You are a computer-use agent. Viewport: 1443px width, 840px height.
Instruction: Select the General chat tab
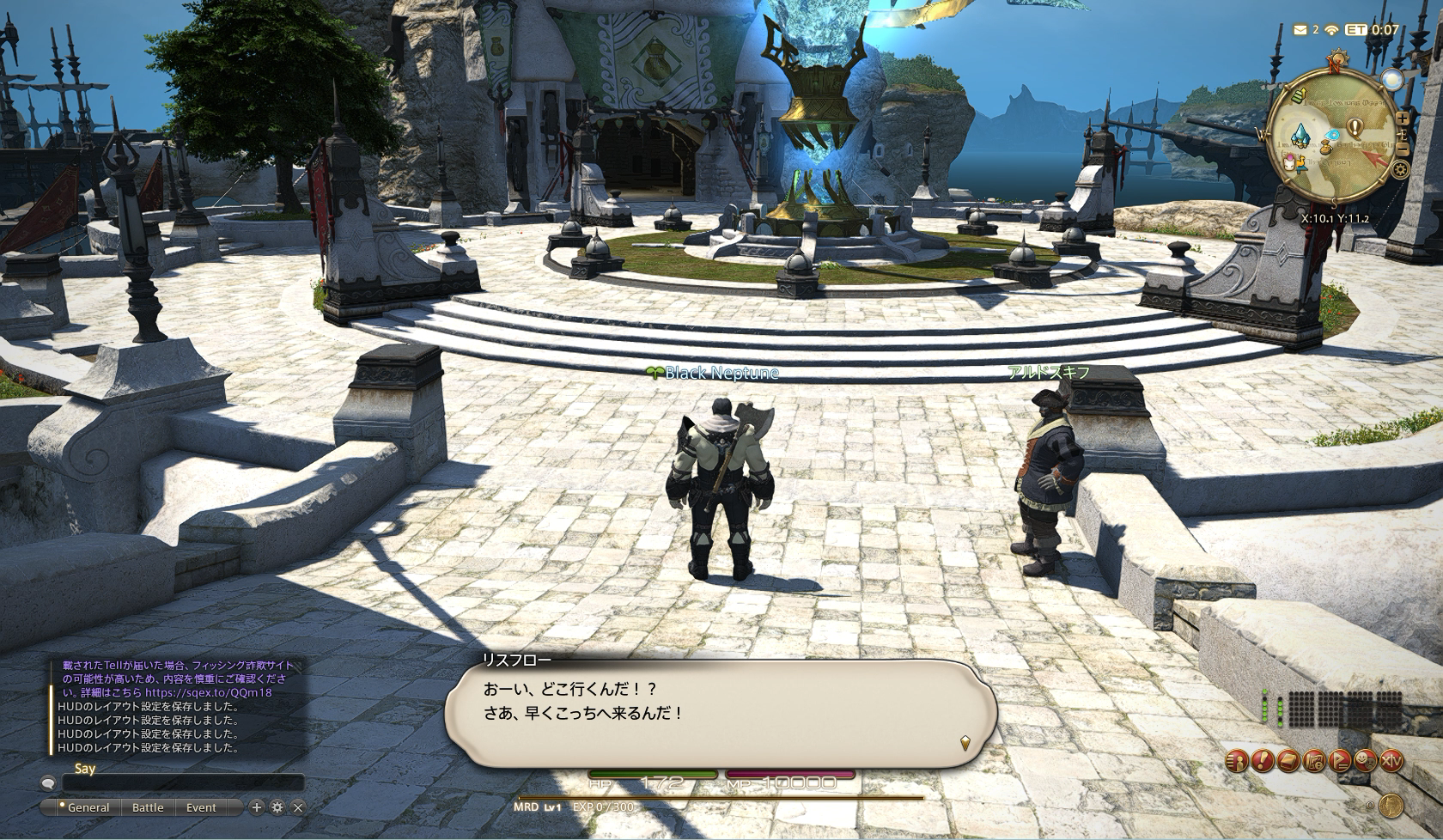tap(88, 807)
